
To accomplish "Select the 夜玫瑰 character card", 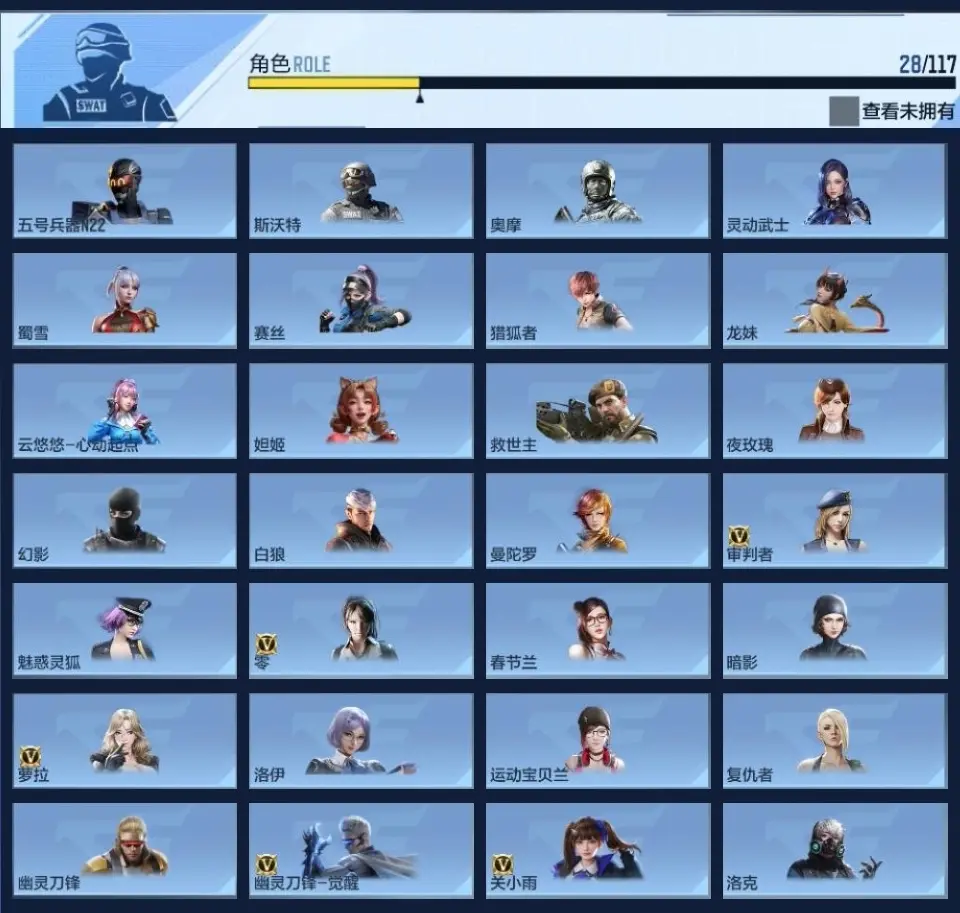I will coord(835,410).
